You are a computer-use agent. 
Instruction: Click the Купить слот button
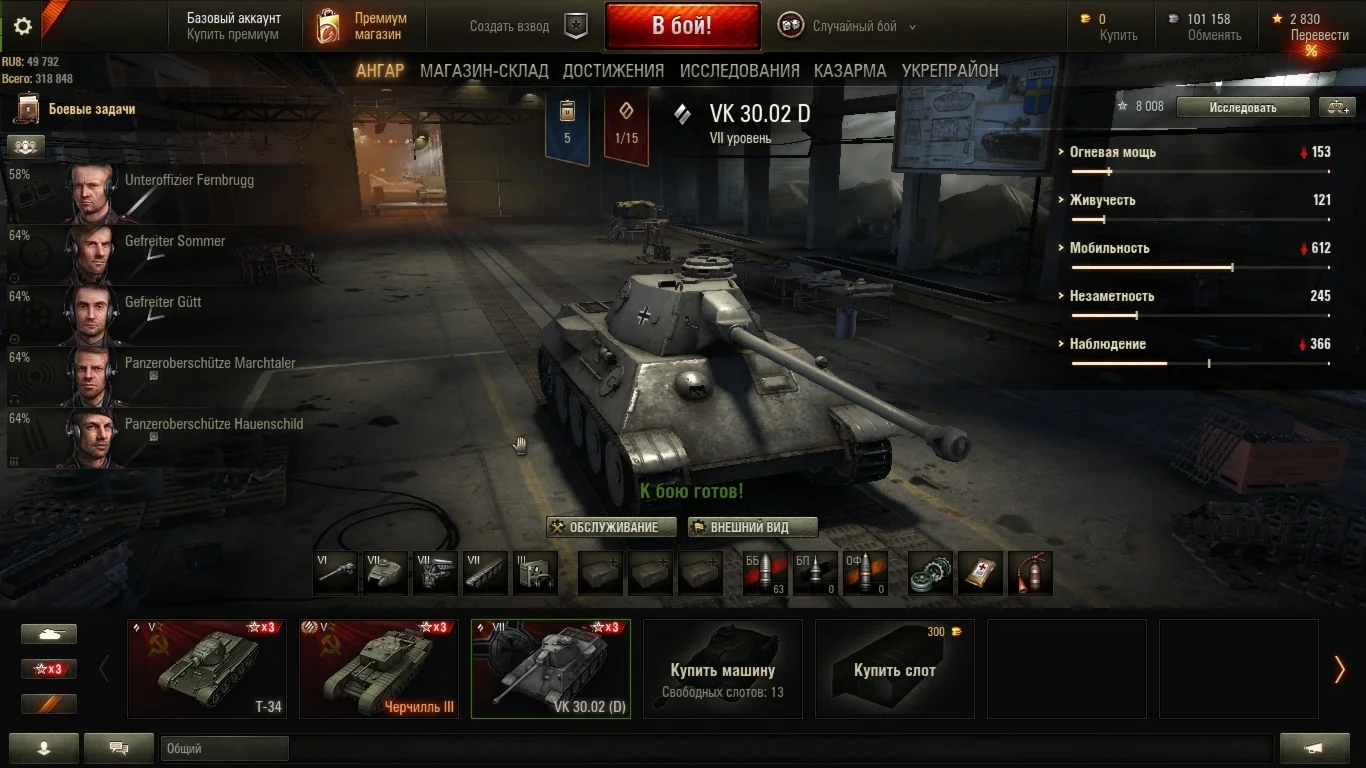893,668
